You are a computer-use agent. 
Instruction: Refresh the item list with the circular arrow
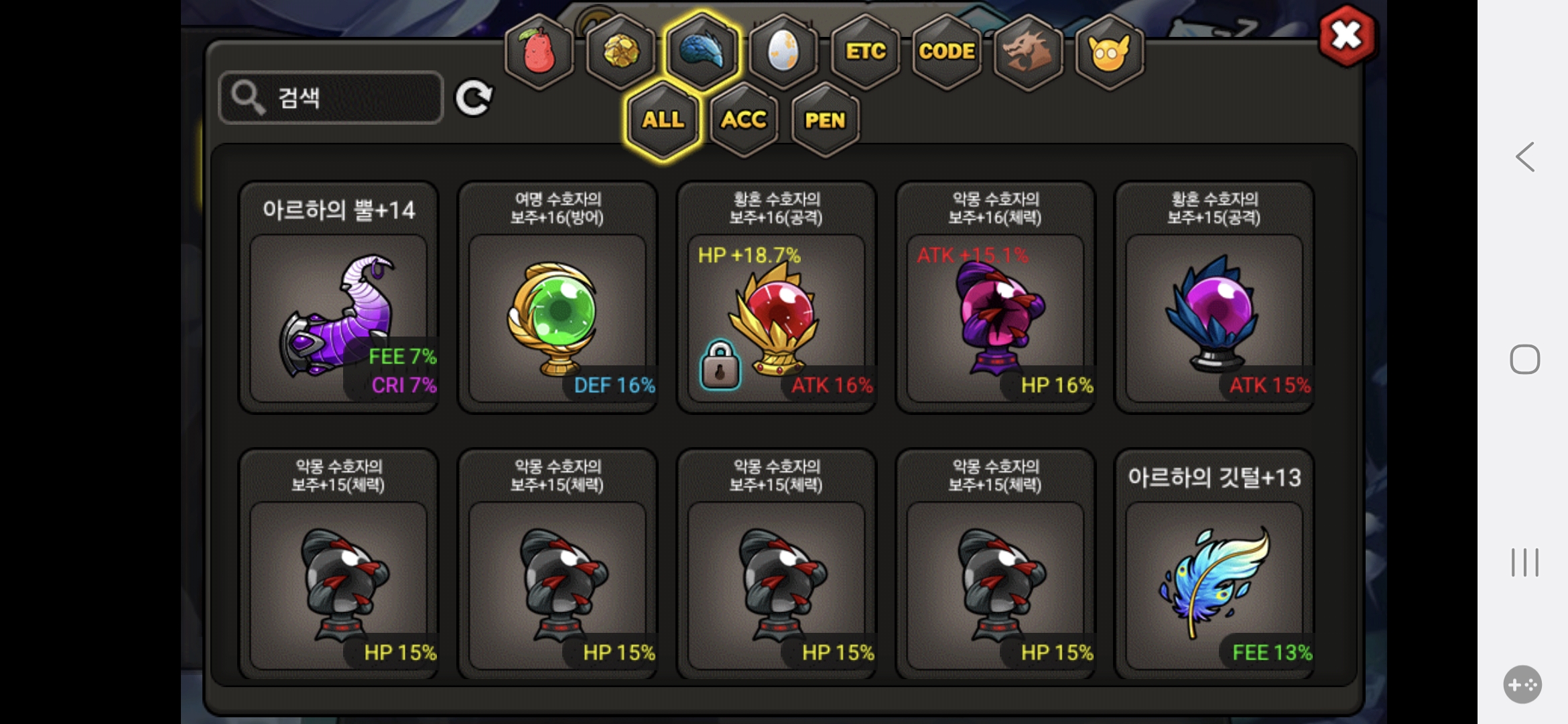[x=474, y=99]
